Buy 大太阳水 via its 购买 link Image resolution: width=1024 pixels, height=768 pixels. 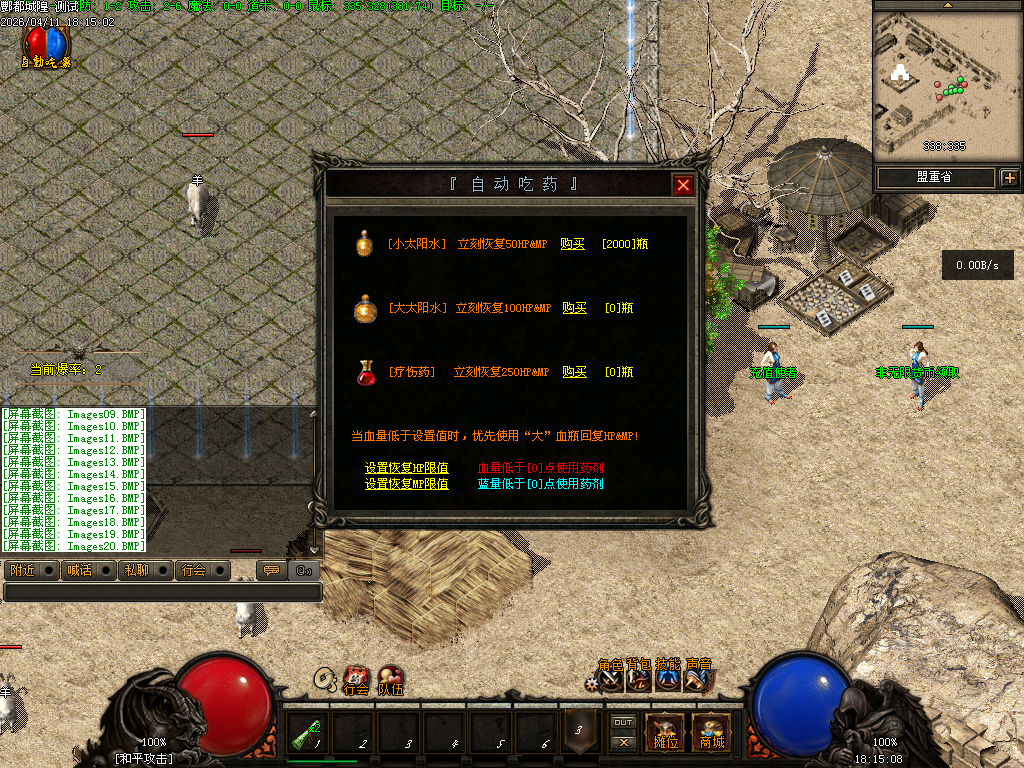click(575, 308)
